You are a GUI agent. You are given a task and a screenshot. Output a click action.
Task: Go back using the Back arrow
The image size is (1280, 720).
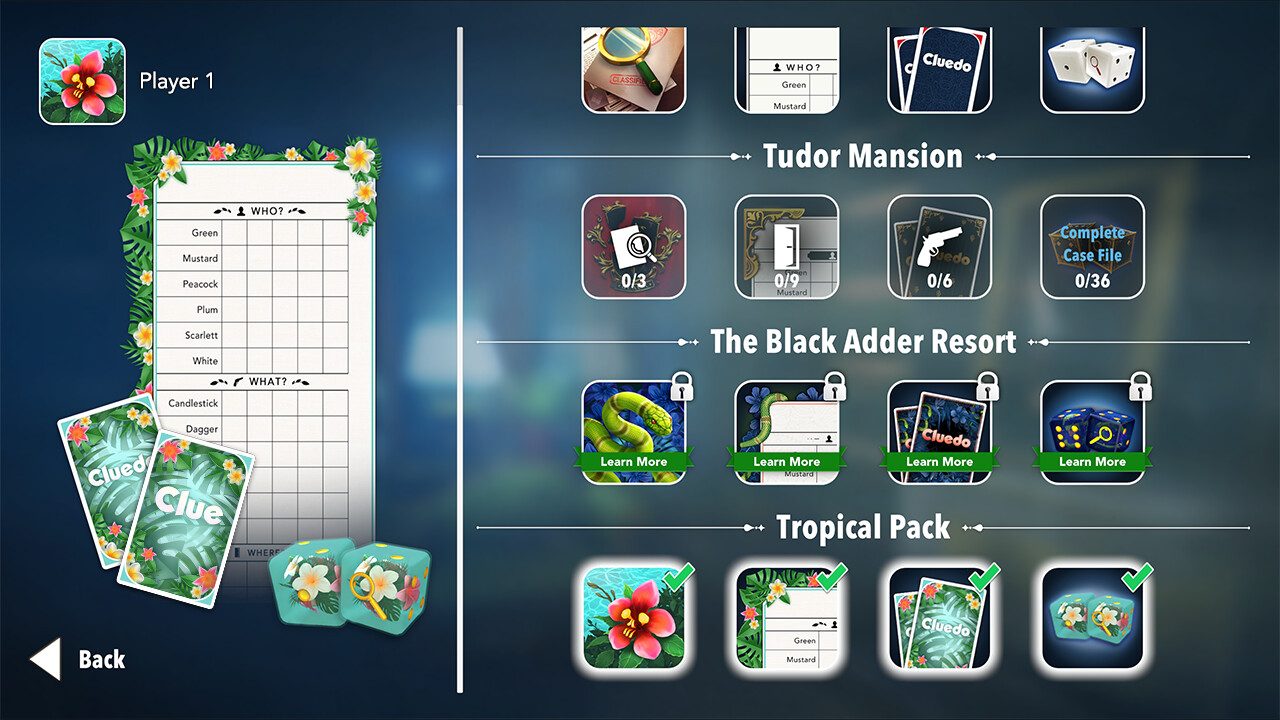[47, 659]
